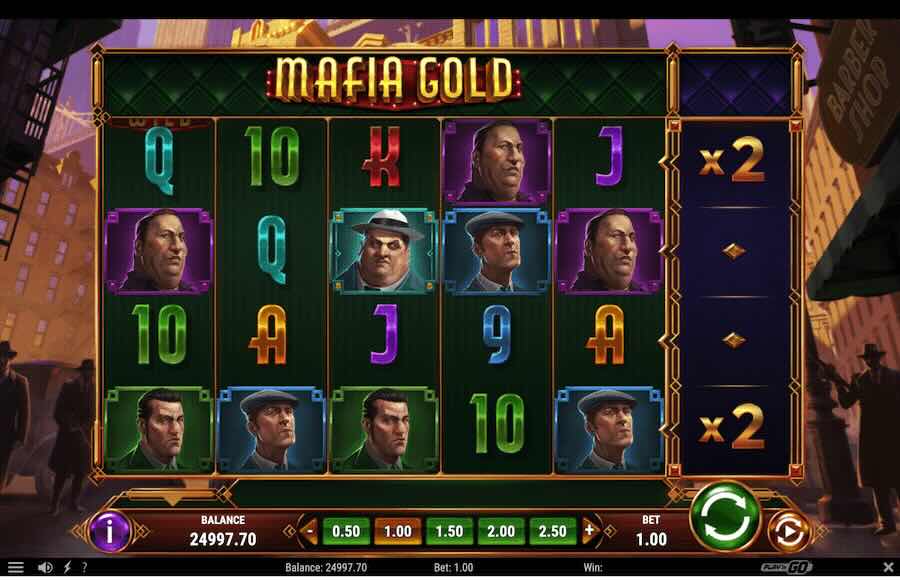Open the hamburger menu in bottom bar
The width and height of the screenshot is (900, 582).
pos(15,568)
